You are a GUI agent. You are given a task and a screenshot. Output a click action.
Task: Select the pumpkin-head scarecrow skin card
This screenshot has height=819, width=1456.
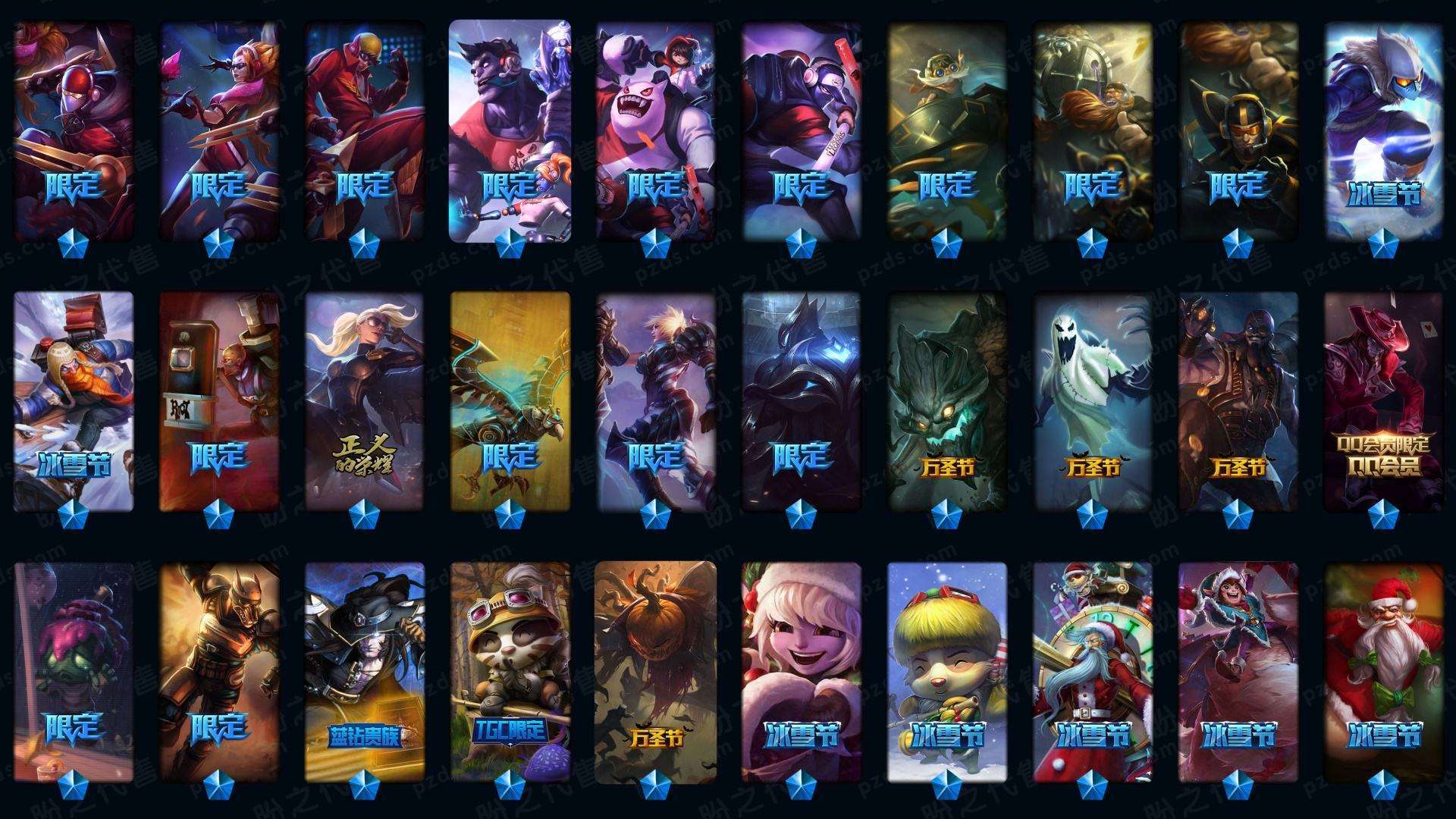(655, 671)
